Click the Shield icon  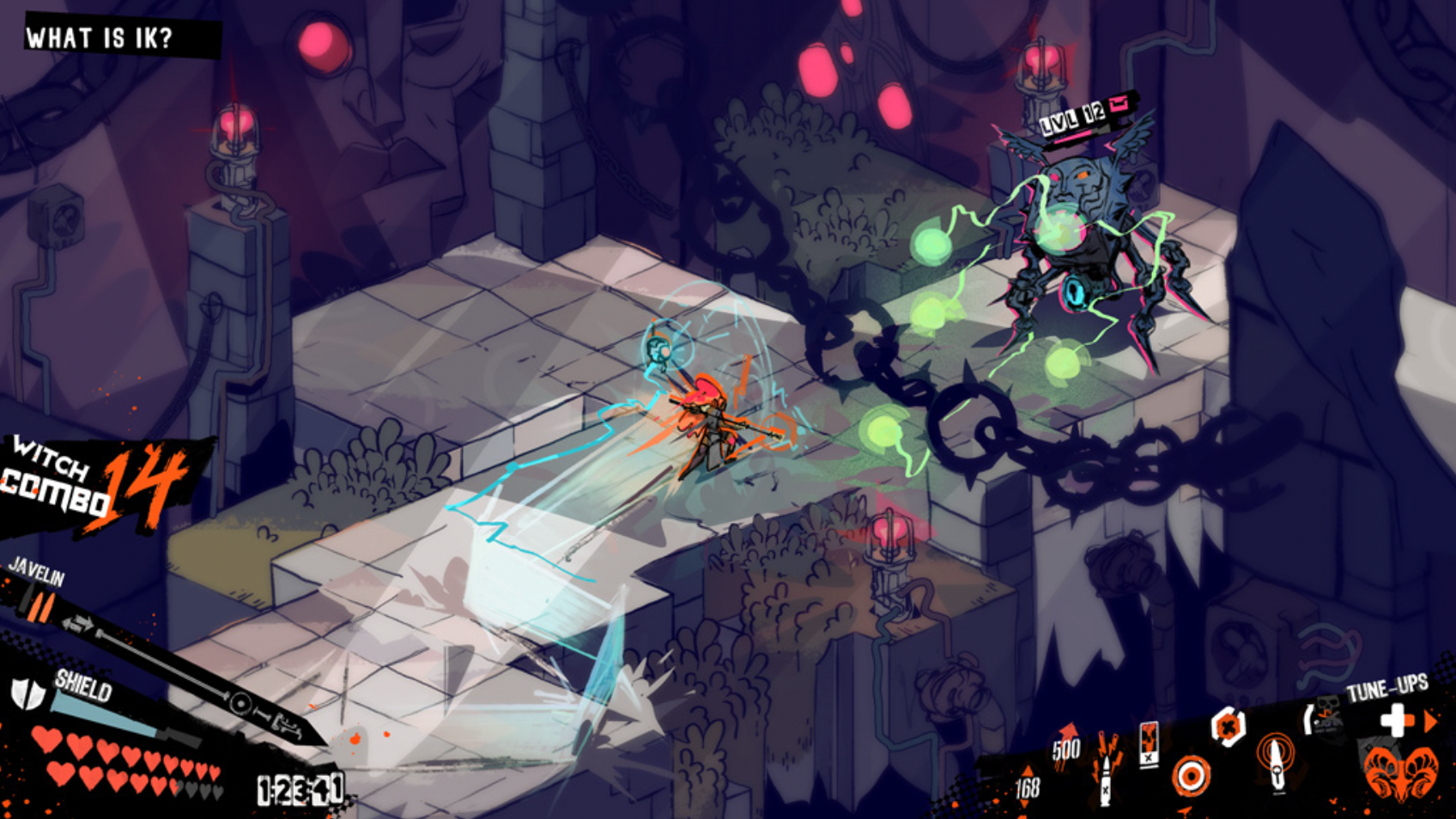pyautogui.click(x=27, y=694)
